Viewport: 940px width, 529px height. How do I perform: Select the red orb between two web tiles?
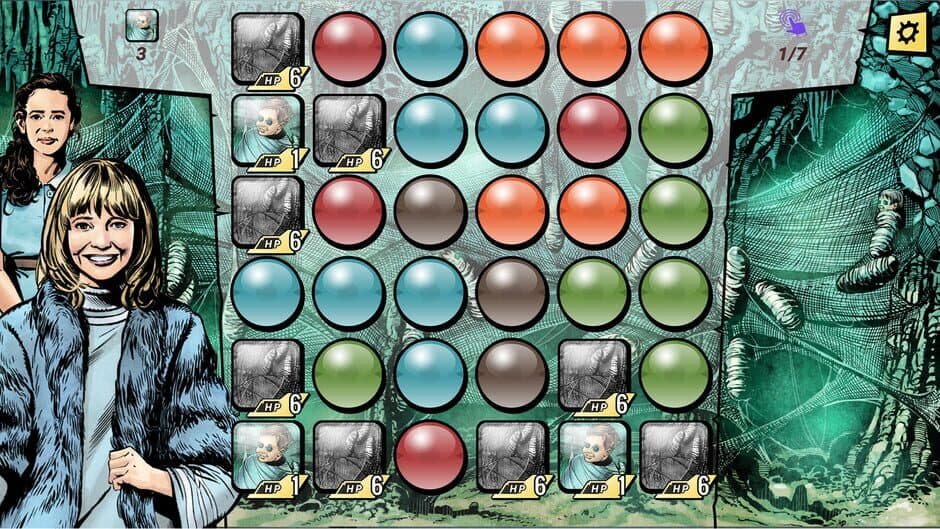click(430, 456)
